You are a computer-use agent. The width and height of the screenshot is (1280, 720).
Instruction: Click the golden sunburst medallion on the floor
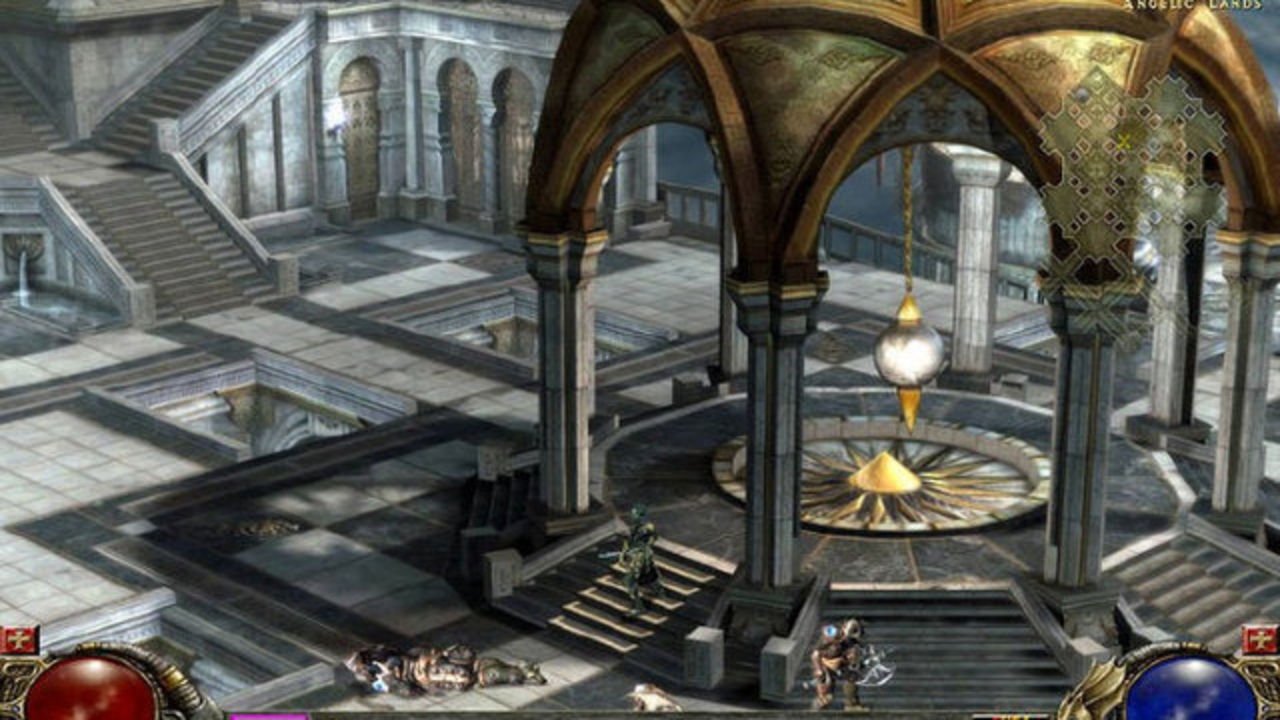tap(888, 480)
